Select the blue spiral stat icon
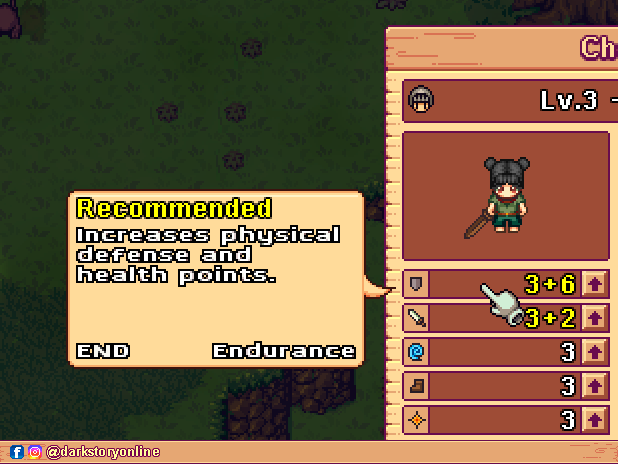618x464 pixels. coord(417,352)
